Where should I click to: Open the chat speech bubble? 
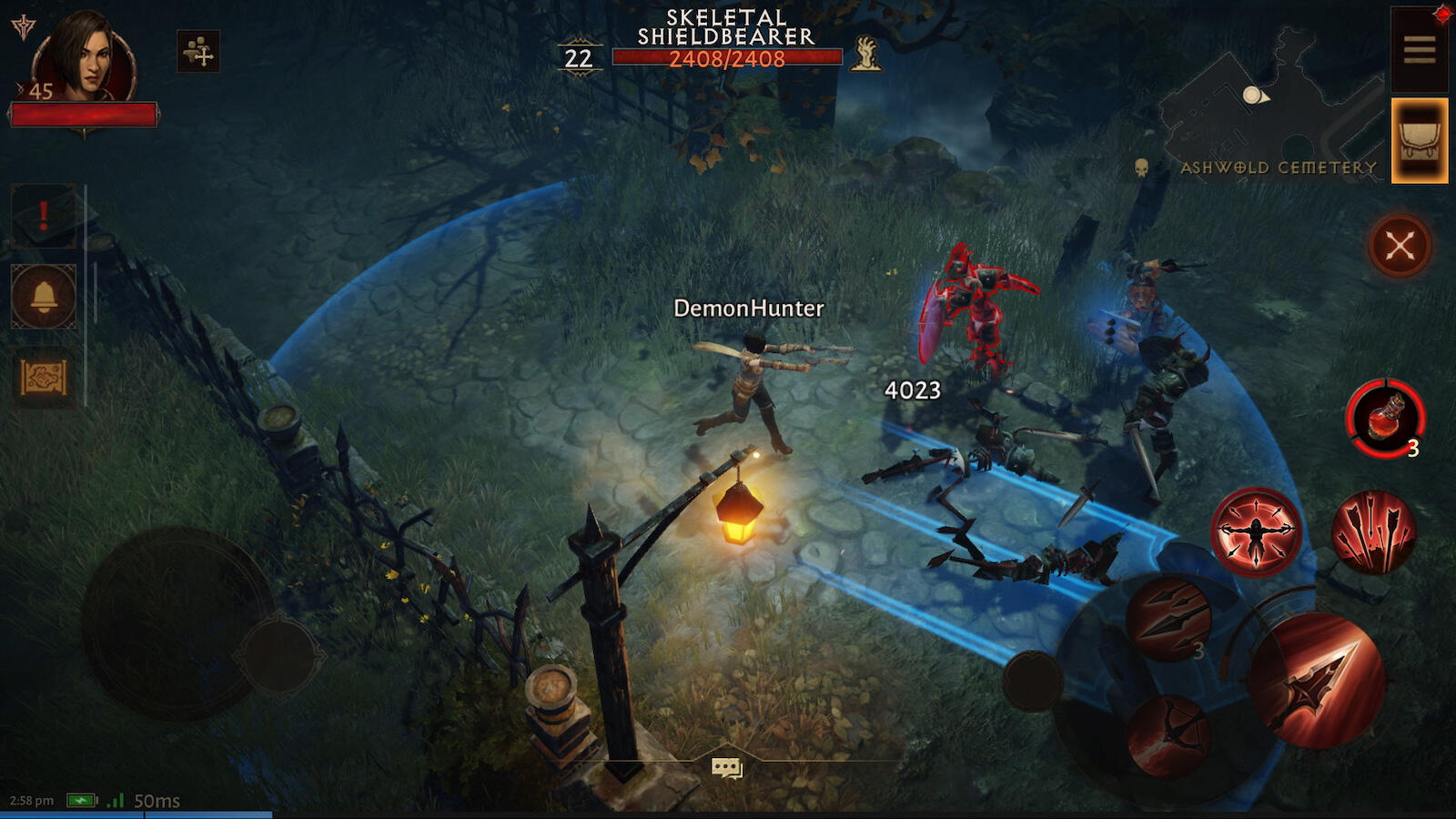[x=726, y=769]
